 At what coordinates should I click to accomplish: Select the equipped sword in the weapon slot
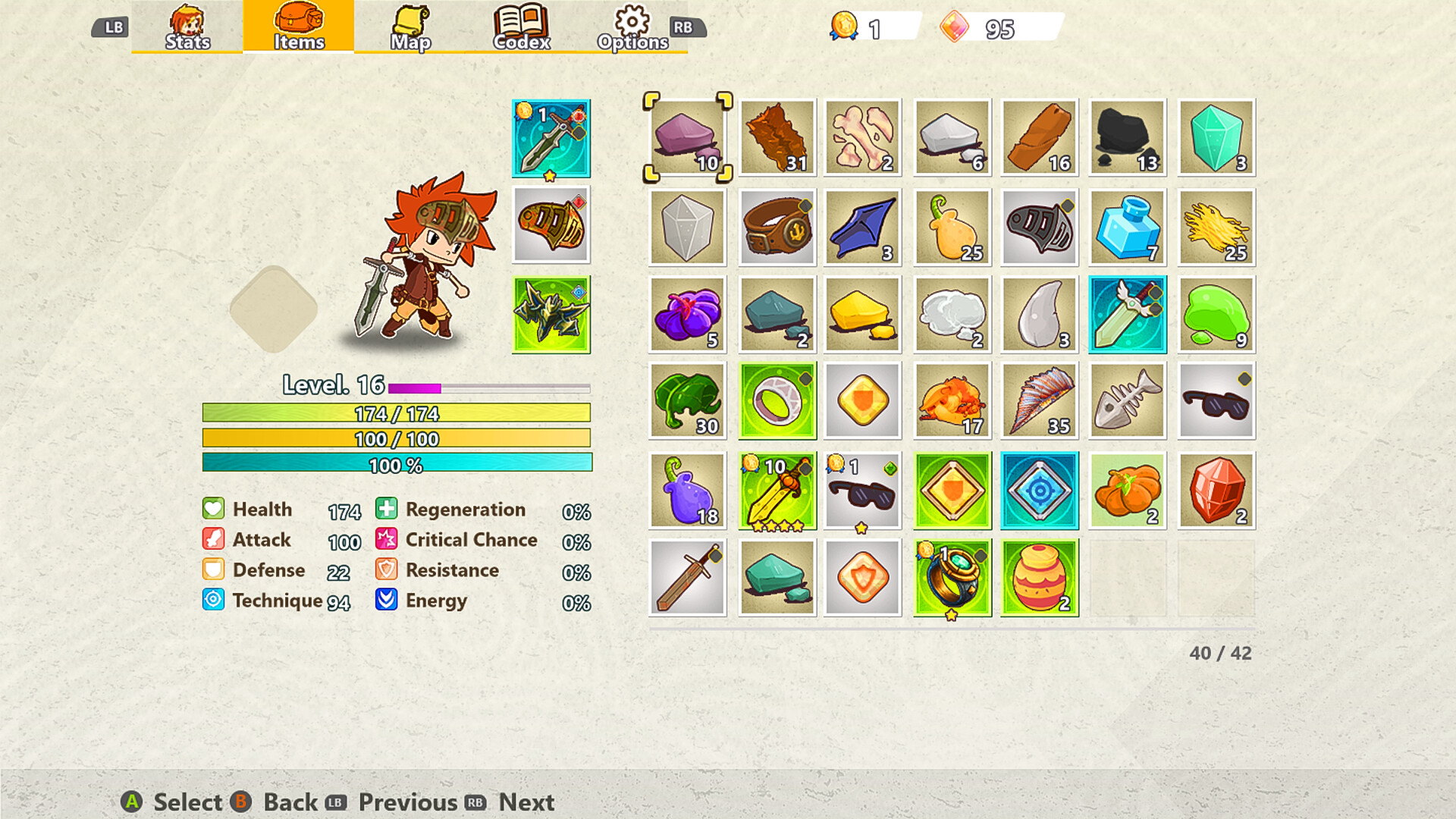click(551, 138)
